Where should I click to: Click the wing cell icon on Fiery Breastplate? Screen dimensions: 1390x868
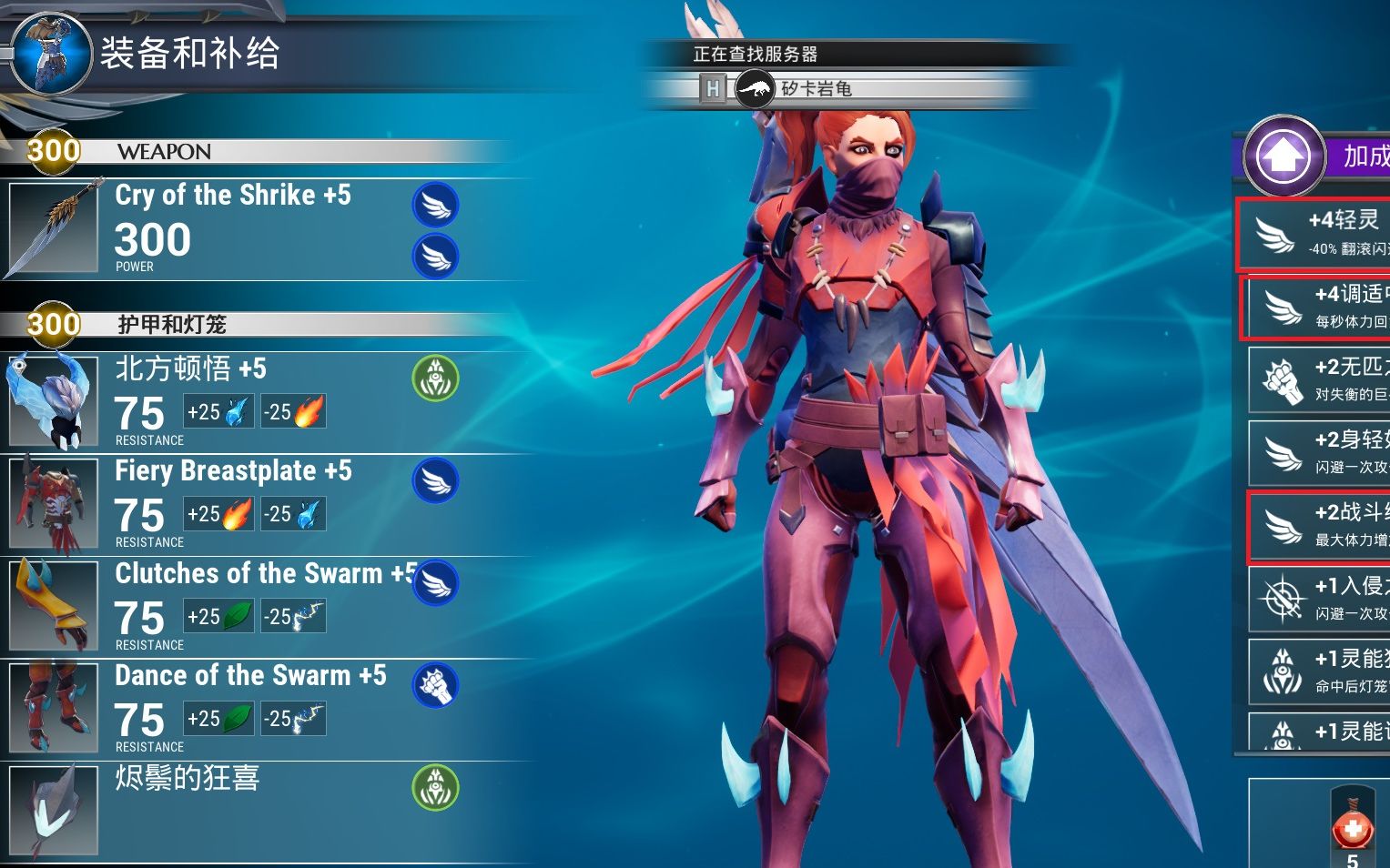(x=435, y=480)
